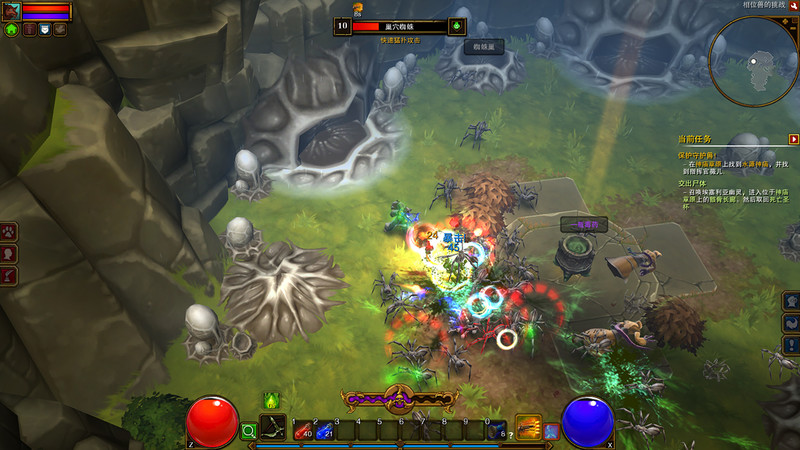The height and width of the screenshot is (450, 800).
Task: Click the glowing green buff icon above hotbar
Action: pyautogui.click(x=270, y=401)
